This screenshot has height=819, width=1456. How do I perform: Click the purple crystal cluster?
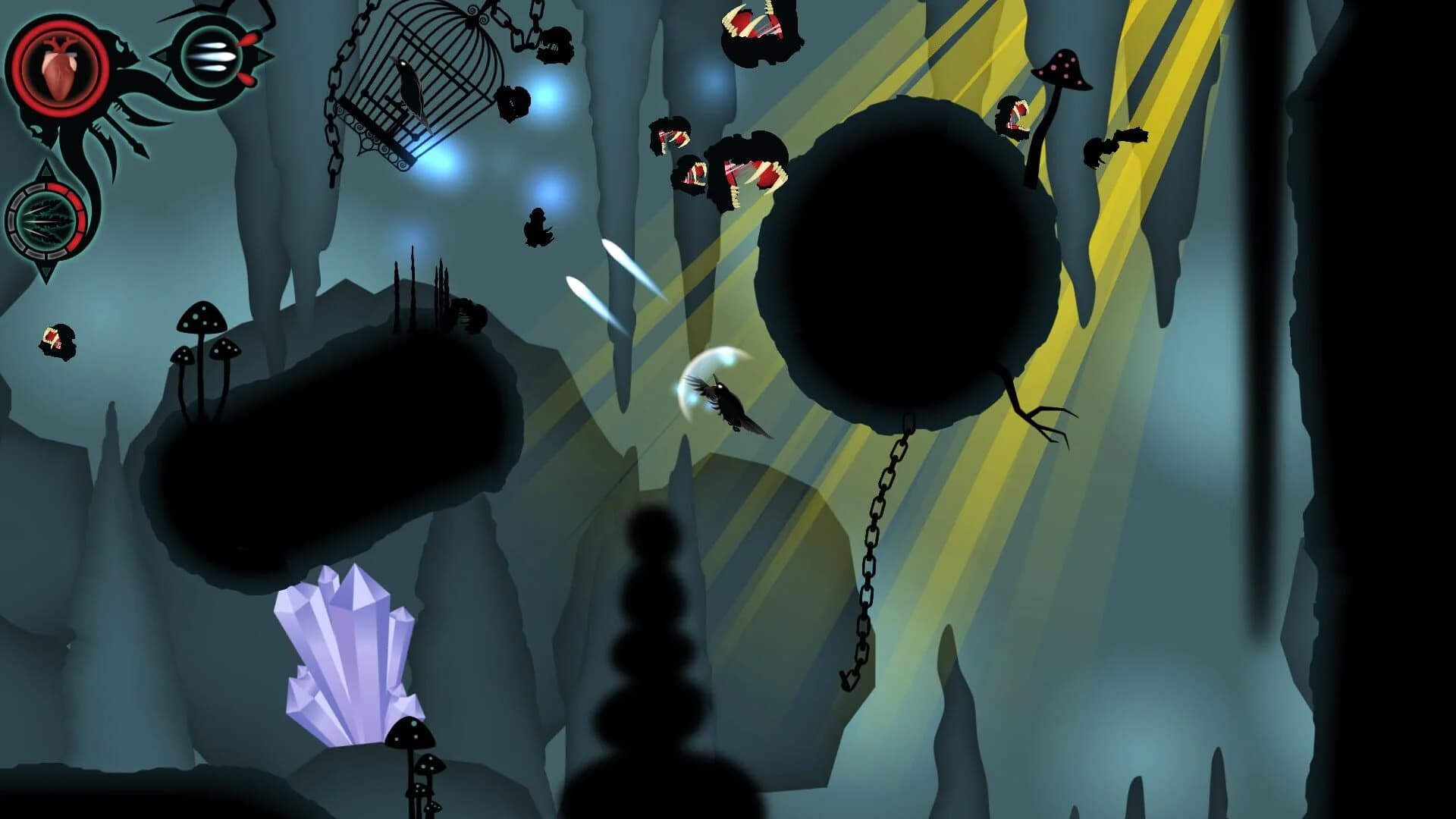pos(349,660)
